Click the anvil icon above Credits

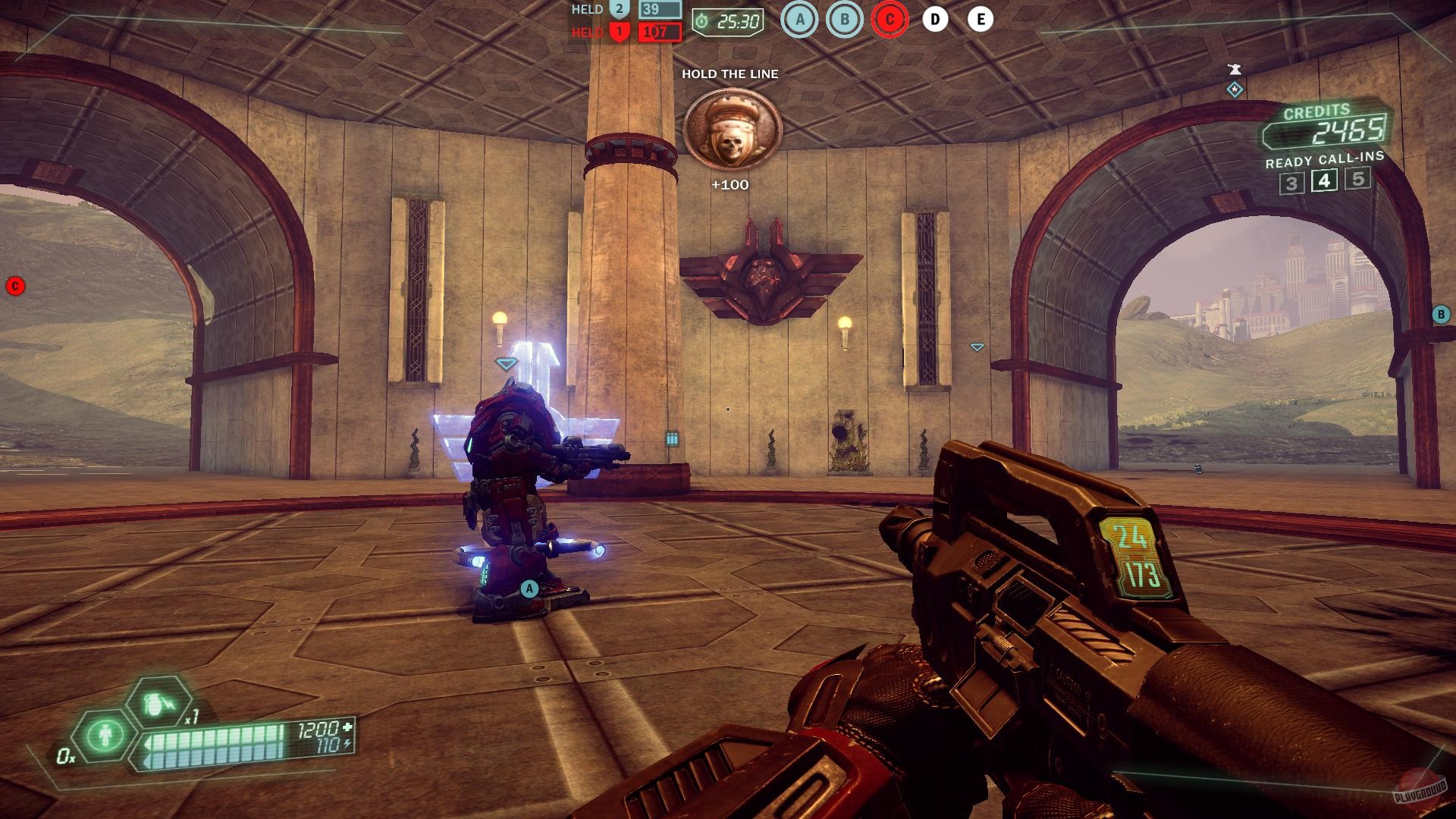(1235, 67)
